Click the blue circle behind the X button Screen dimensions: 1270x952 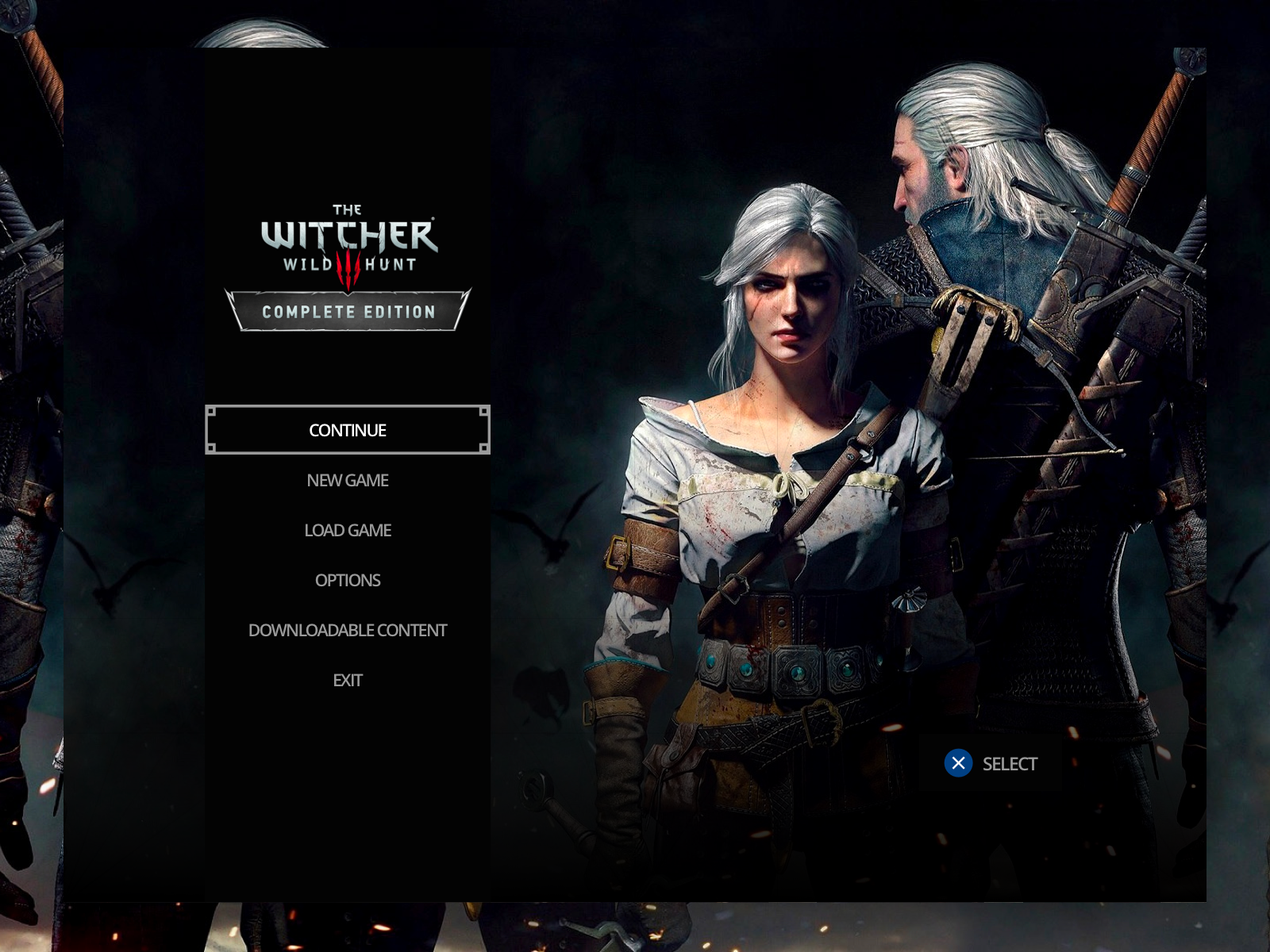[959, 763]
